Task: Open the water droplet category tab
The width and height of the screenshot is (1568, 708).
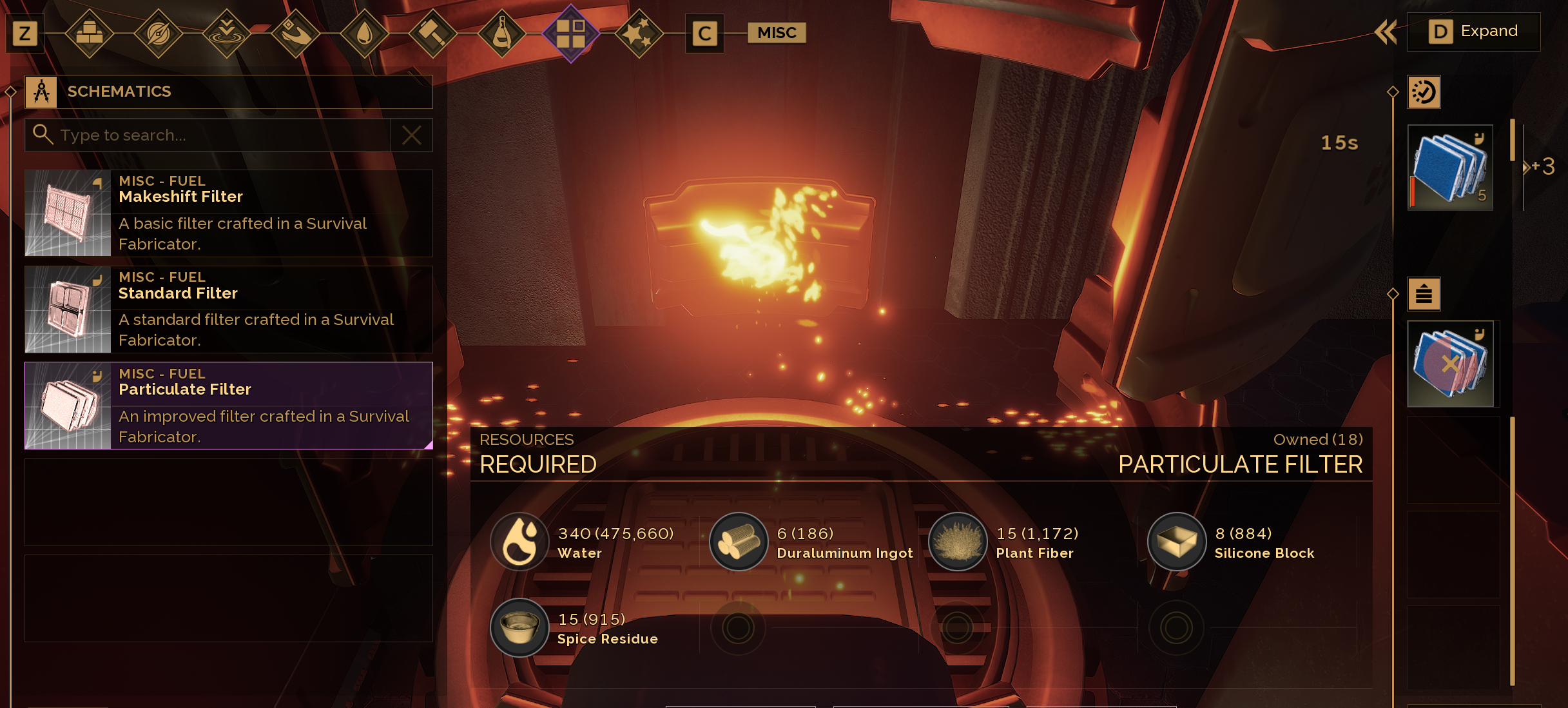Action: pos(364,33)
